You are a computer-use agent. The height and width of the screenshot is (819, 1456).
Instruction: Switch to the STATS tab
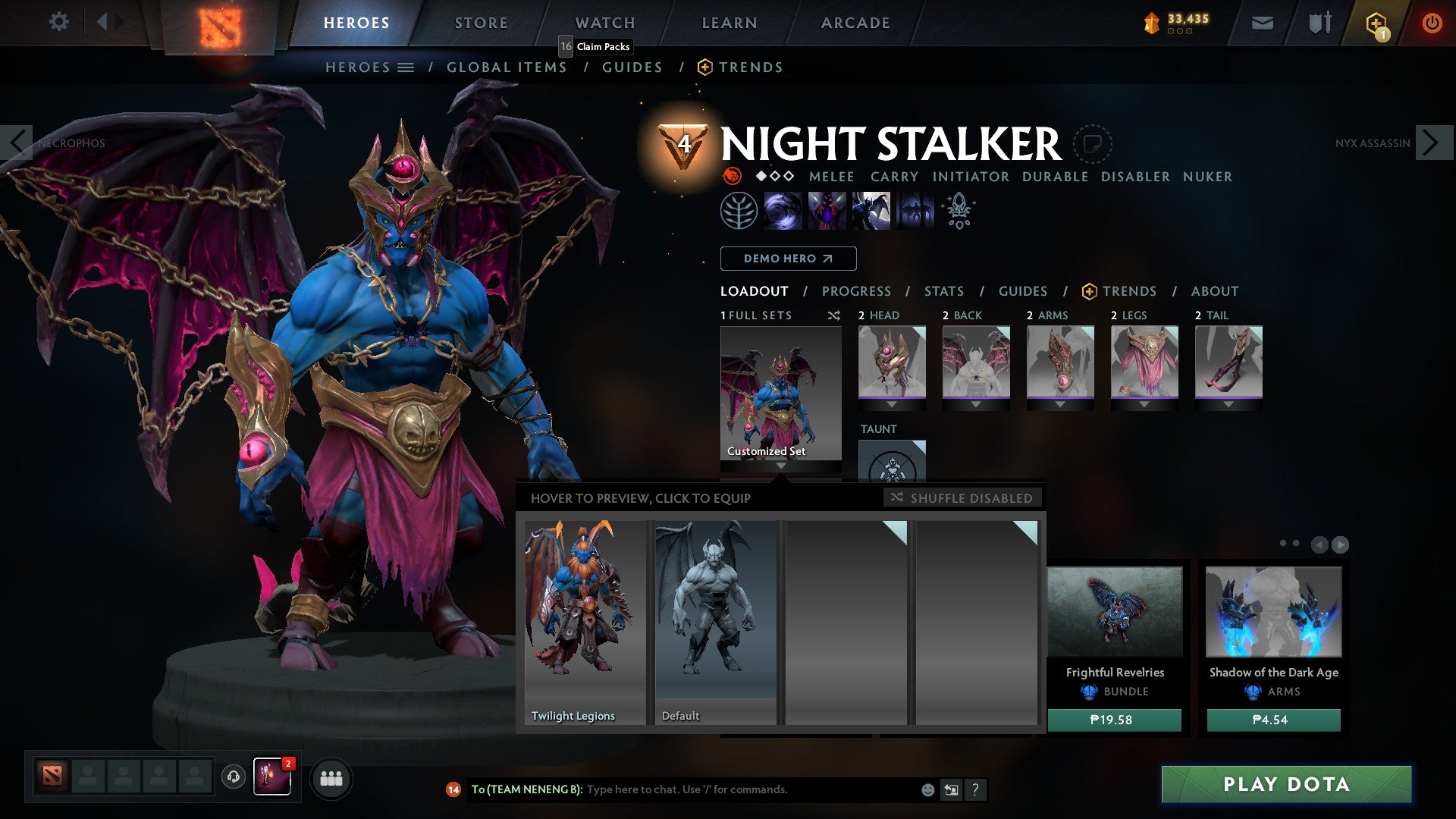tap(944, 290)
